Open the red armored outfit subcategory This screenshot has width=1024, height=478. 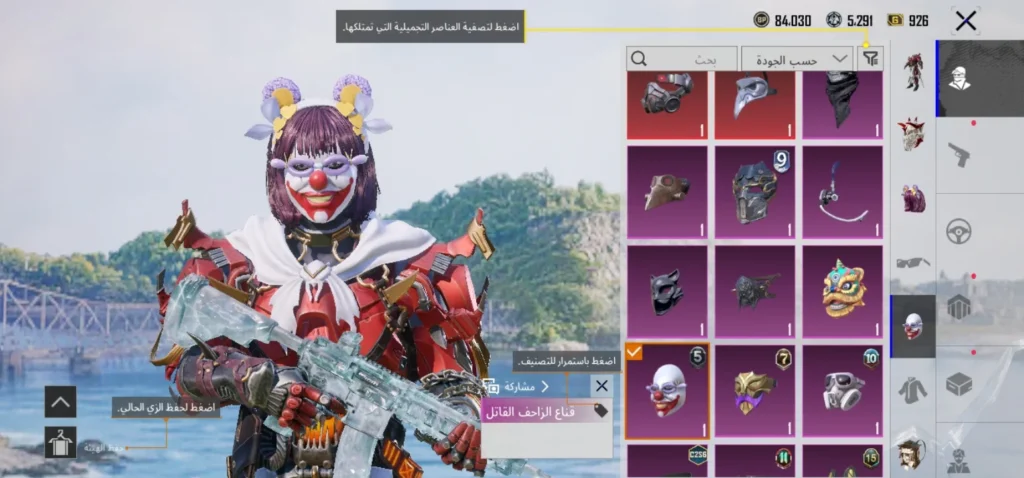pyautogui.click(x=912, y=72)
